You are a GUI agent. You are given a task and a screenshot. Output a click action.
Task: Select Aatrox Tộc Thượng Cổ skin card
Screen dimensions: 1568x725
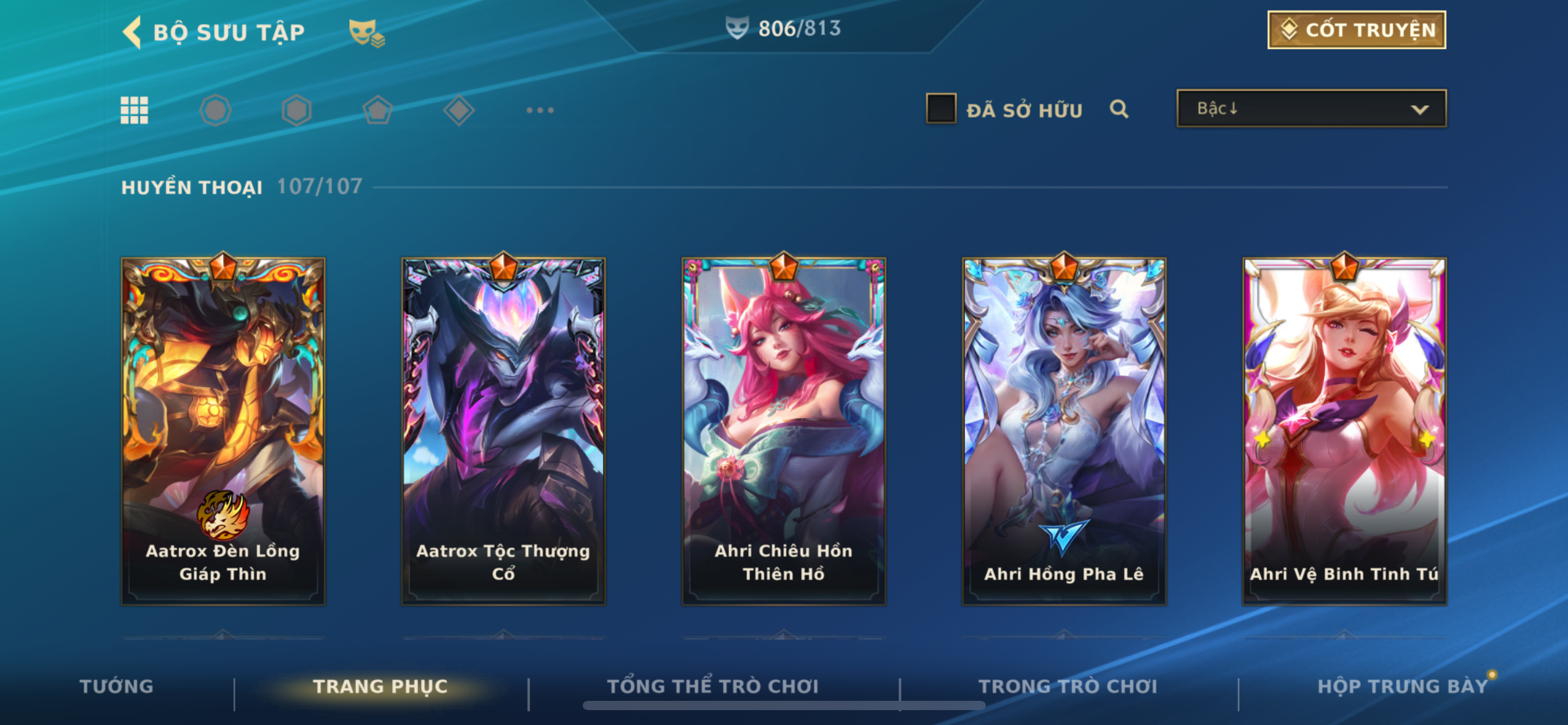pyautogui.click(x=503, y=431)
